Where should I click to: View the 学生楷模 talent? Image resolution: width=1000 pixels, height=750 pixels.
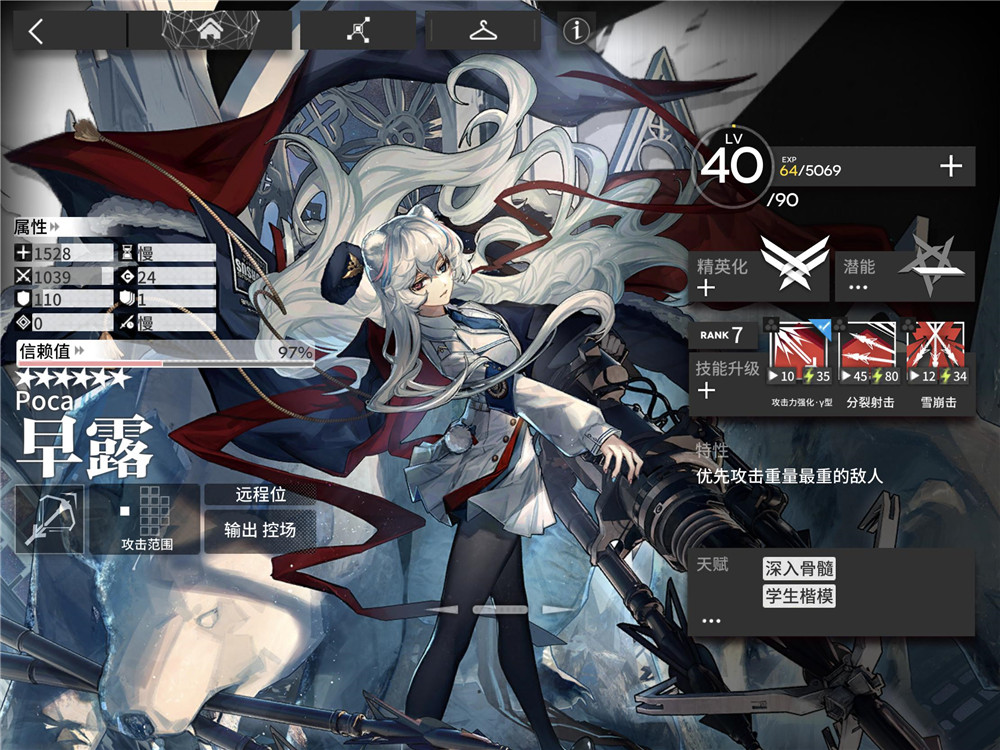click(799, 597)
